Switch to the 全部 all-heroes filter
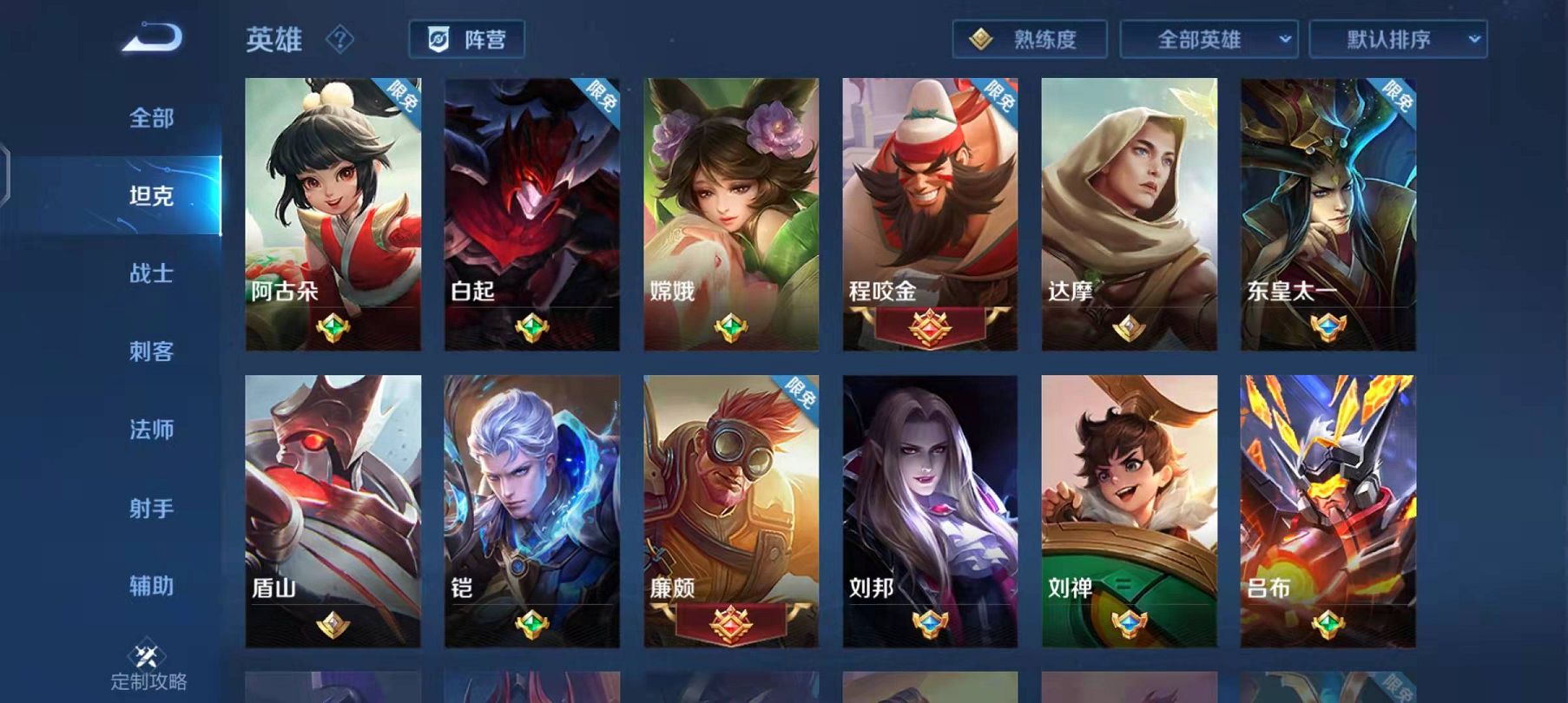 click(x=149, y=120)
